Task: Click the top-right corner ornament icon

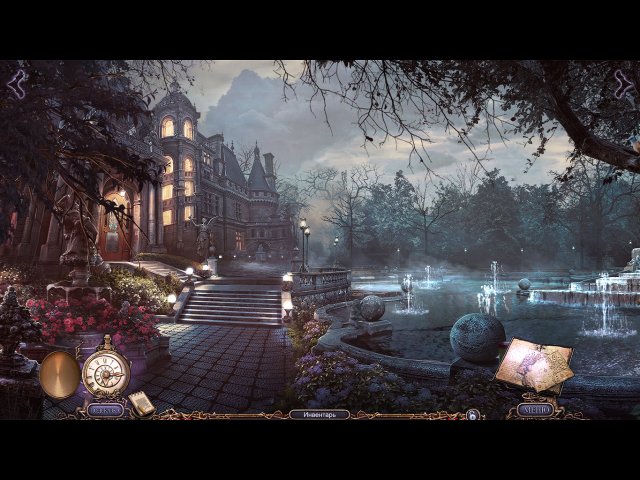Action: point(622,85)
